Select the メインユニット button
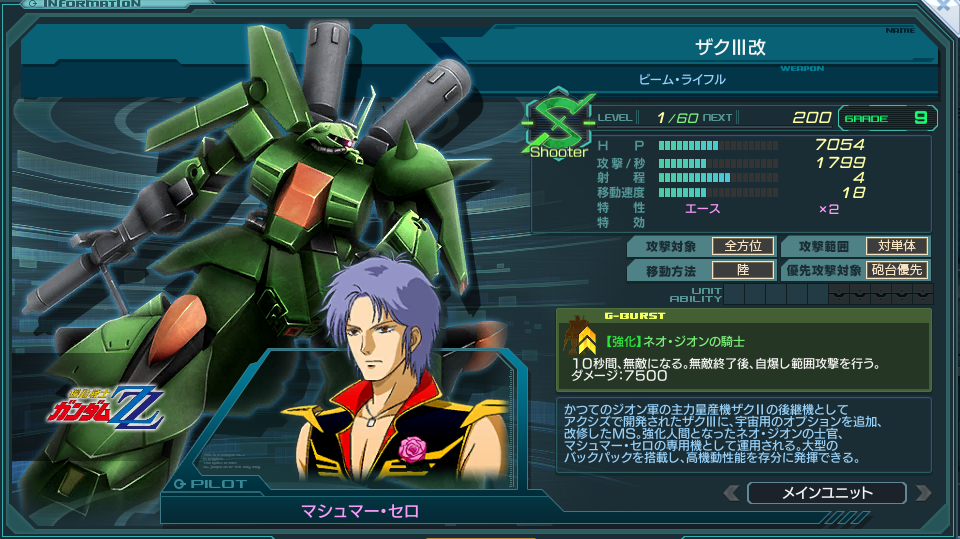960x539 pixels. [x=826, y=493]
